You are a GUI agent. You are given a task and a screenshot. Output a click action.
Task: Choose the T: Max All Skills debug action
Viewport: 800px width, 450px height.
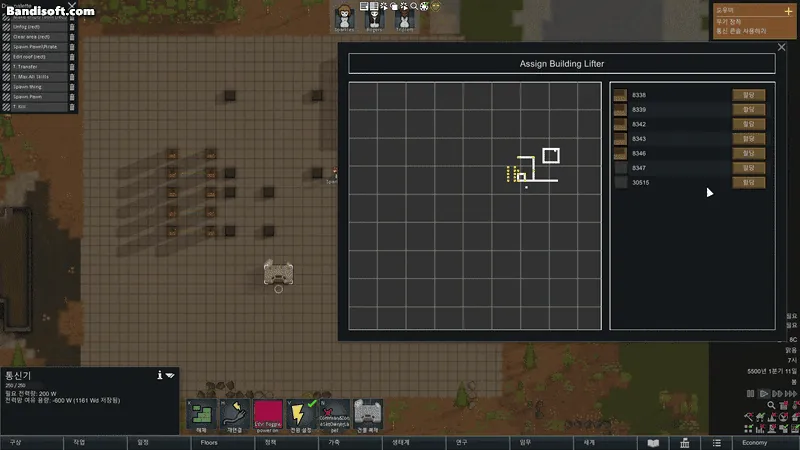click(34, 77)
